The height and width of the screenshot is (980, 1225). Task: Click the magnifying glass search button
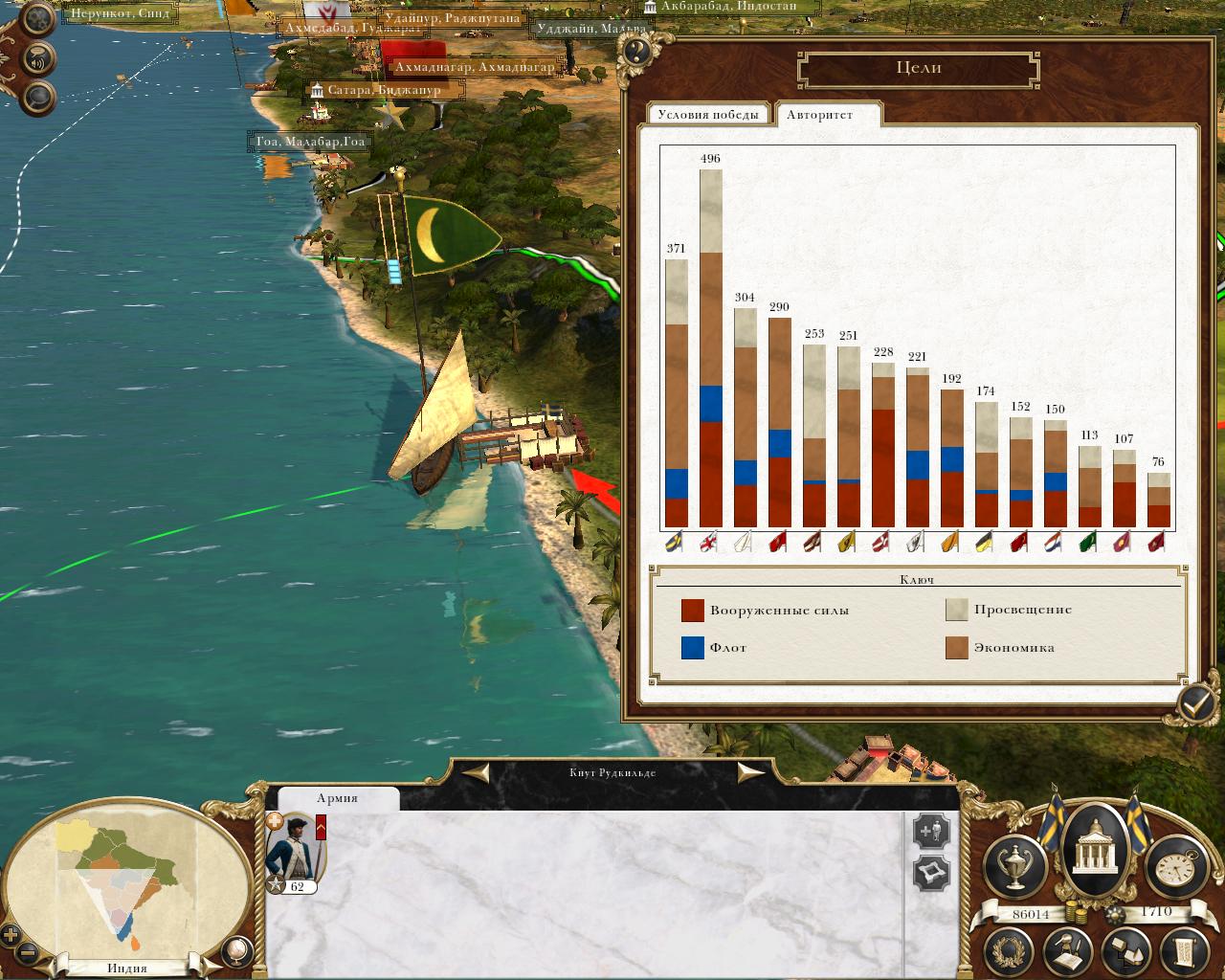pos(38,97)
